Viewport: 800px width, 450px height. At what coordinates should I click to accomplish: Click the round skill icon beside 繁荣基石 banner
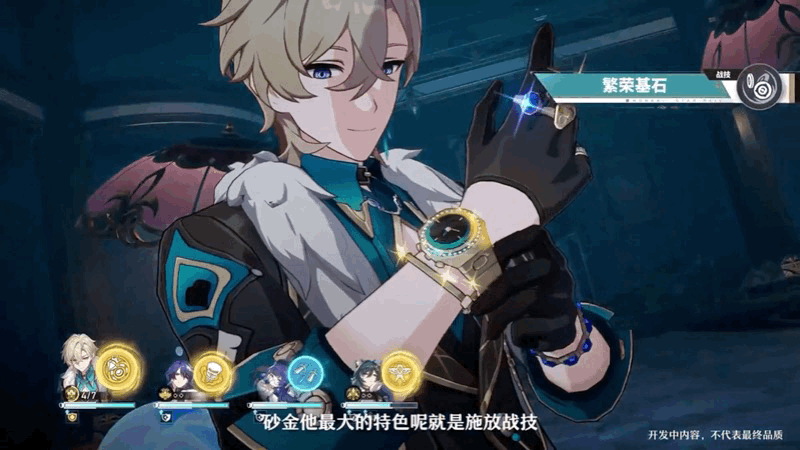click(x=764, y=87)
